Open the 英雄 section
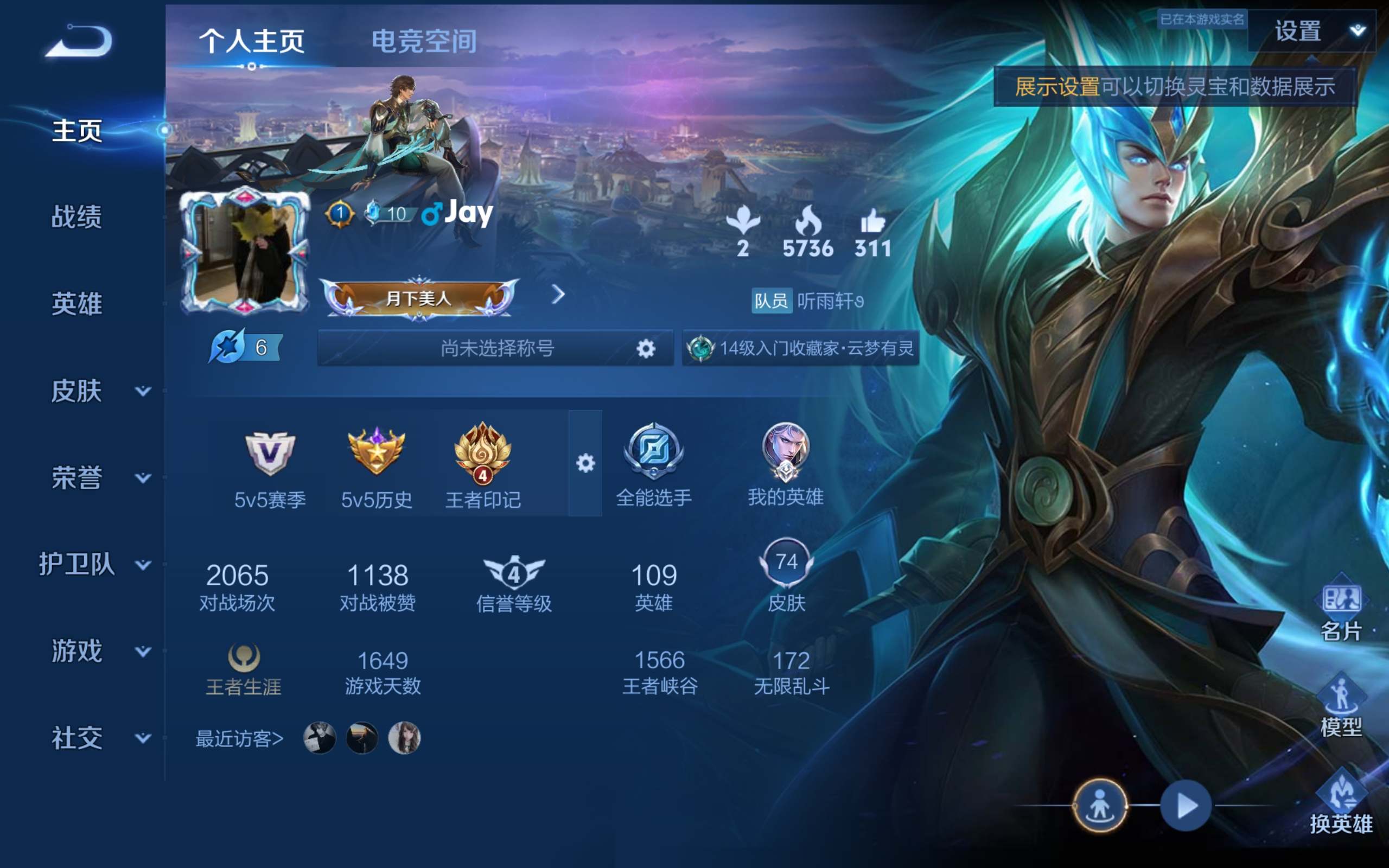1389x868 pixels. 77,304
